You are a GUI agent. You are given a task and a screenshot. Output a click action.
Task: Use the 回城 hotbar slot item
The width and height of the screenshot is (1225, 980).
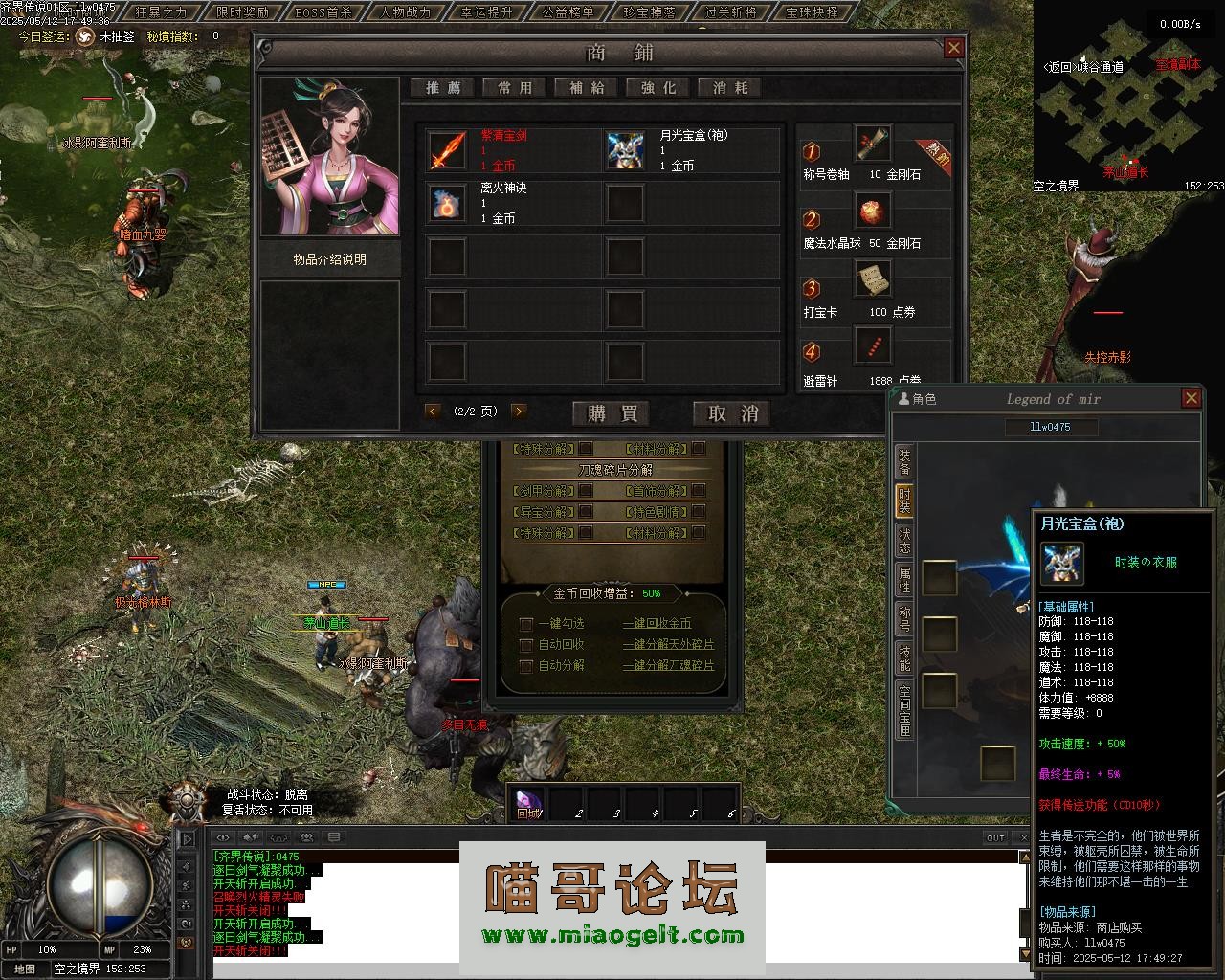pos(528,803)
